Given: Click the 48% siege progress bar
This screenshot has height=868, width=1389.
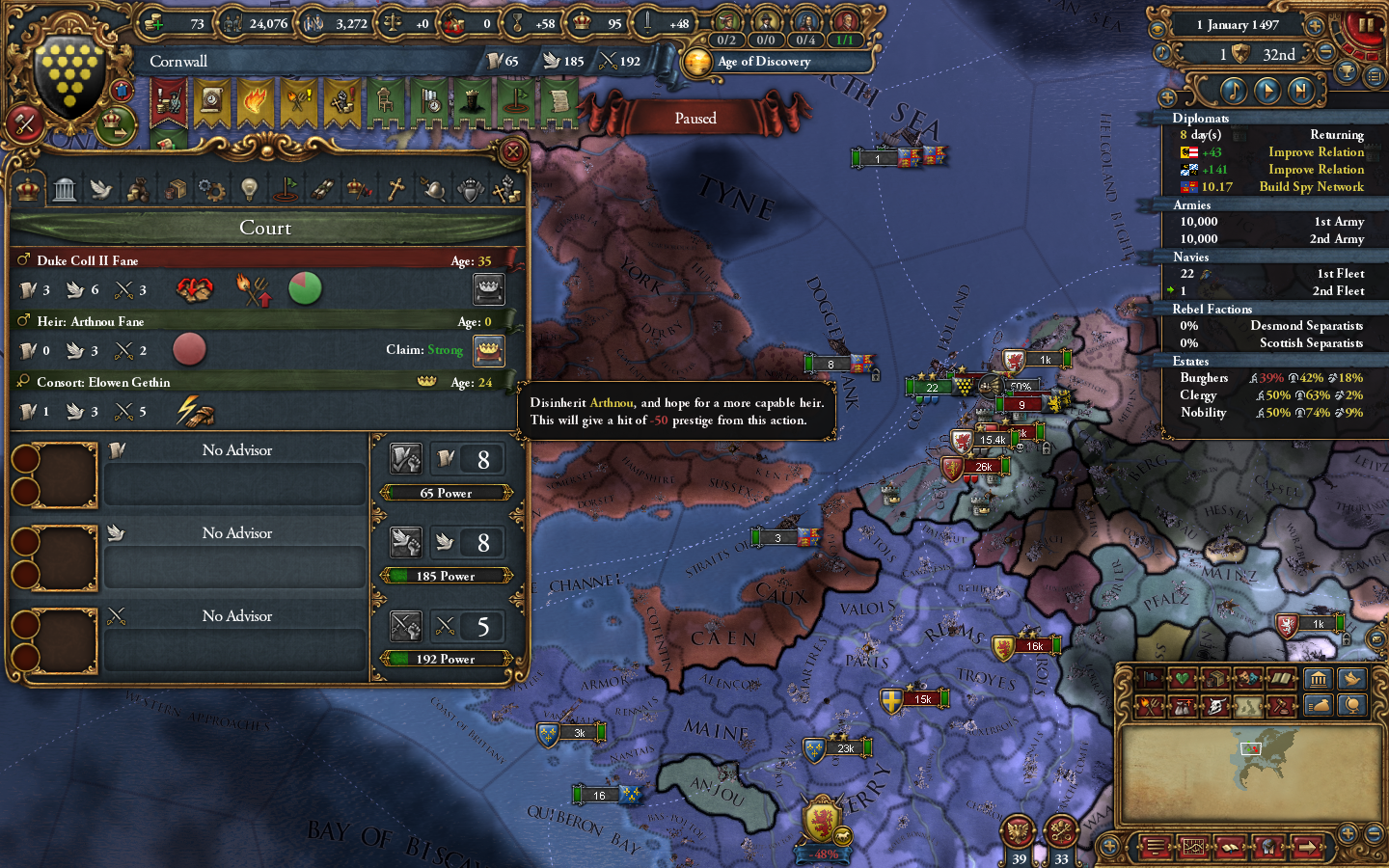Looking at the screenshot, I should click(x=822, y=854).
